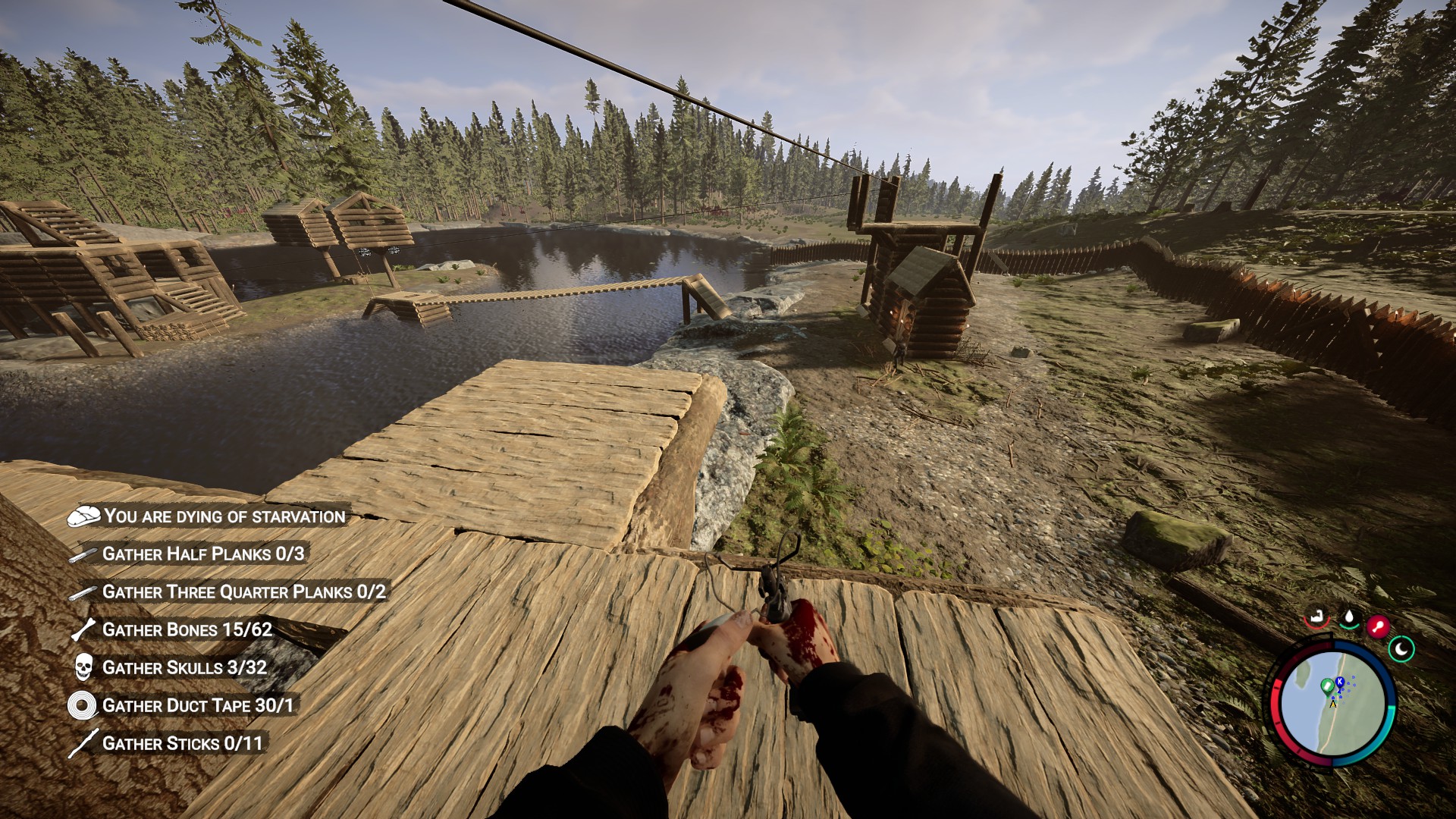Click the crescent moon sleep indicator
The height and width of the screenshot is (819, 1456).
(1401, 649)
